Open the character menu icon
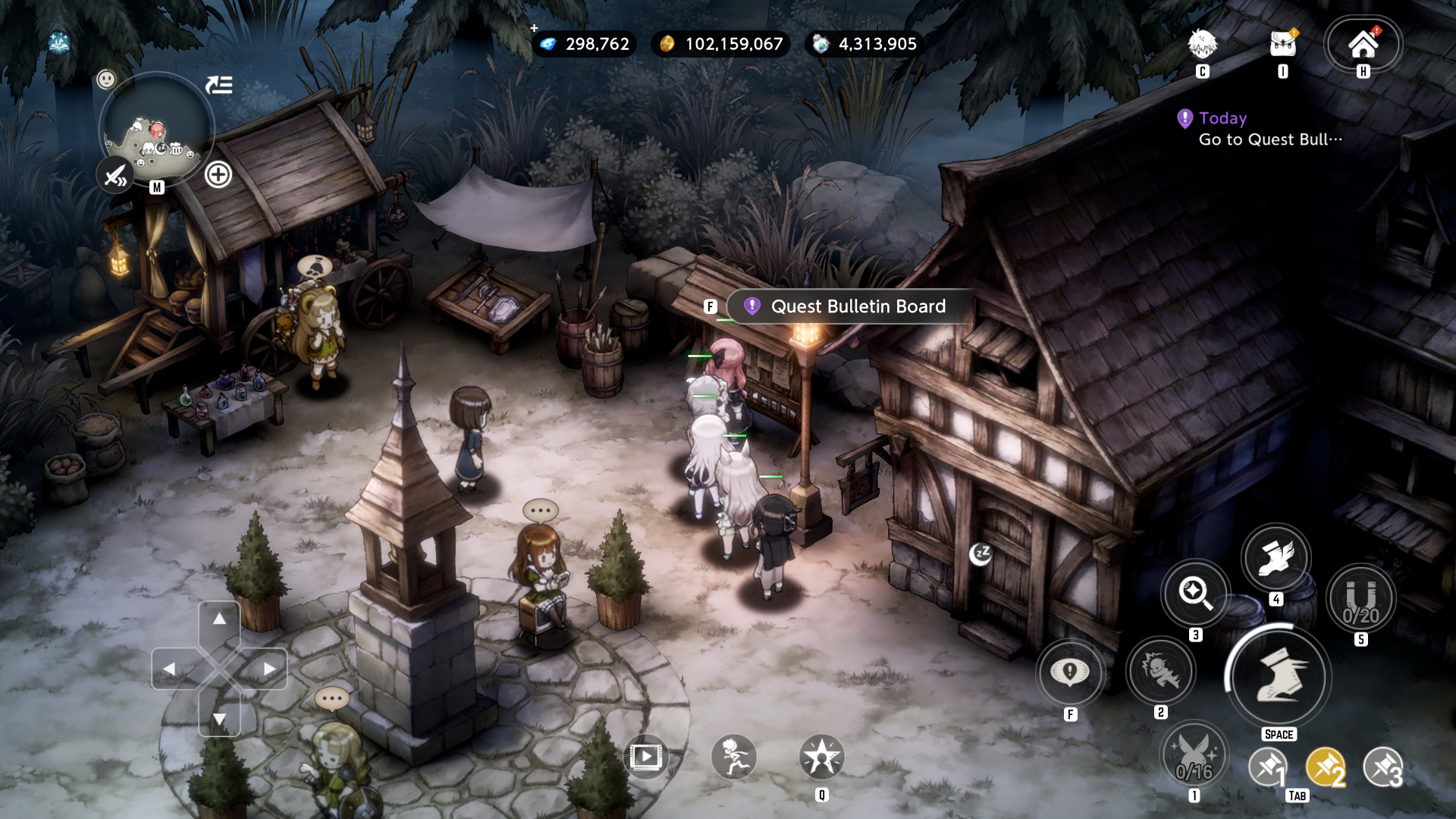This screenshot has height=819, width=1456. tap(1203, 45)
